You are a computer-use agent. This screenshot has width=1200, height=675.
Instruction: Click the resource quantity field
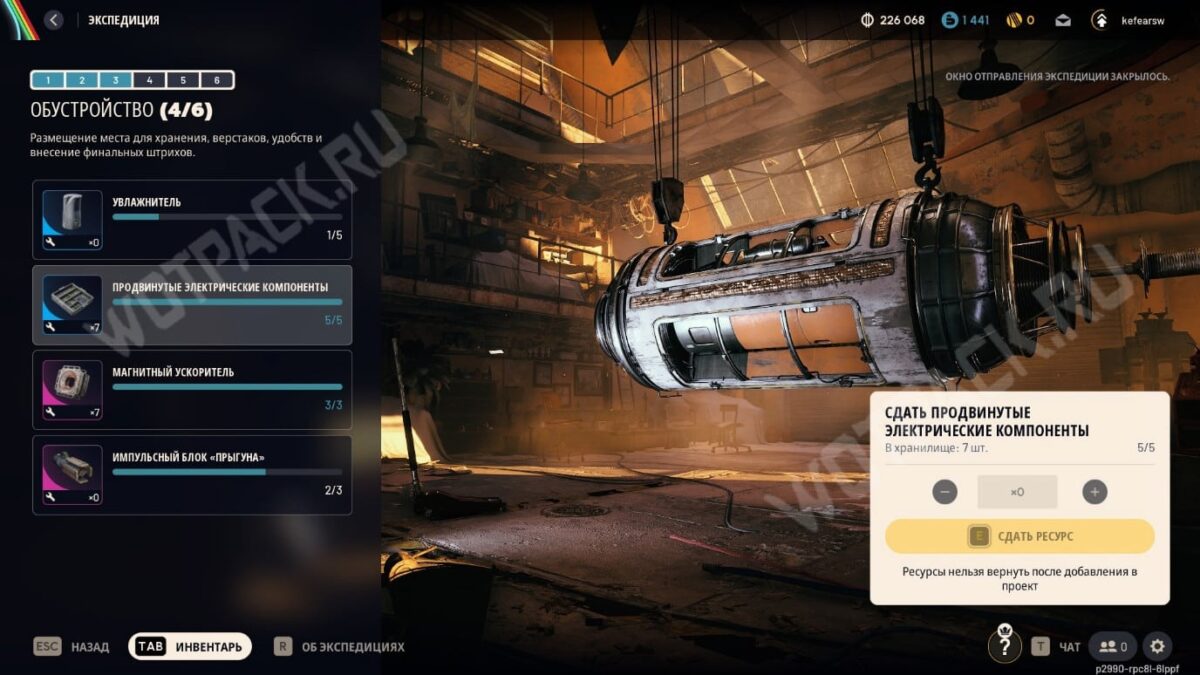click(1017, 492)
